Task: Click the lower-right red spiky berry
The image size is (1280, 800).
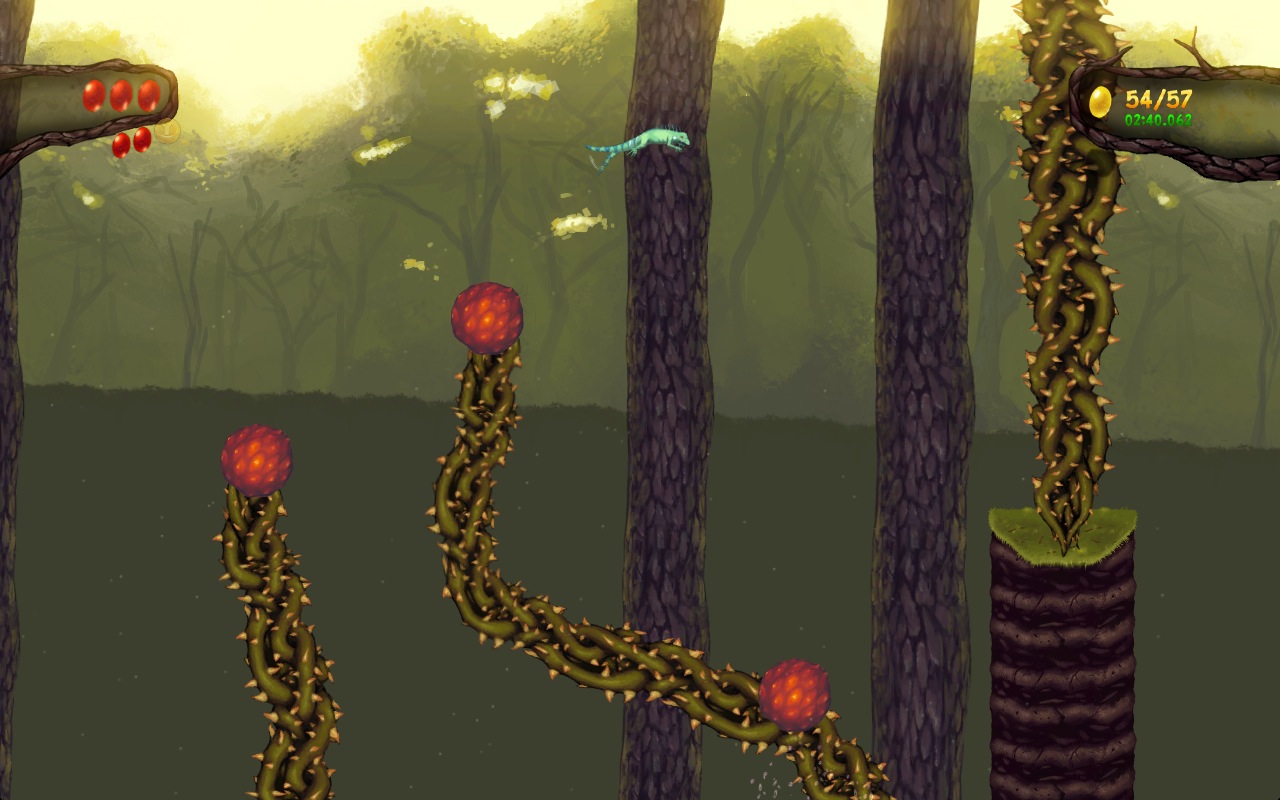Action: 795,695
